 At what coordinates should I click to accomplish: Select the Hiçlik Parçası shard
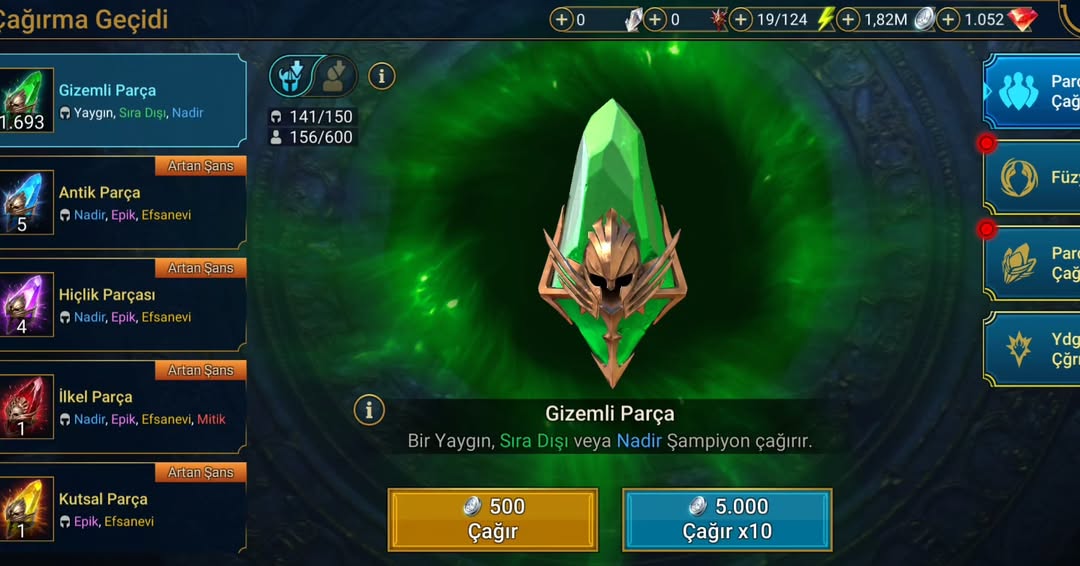coord(123,304)
